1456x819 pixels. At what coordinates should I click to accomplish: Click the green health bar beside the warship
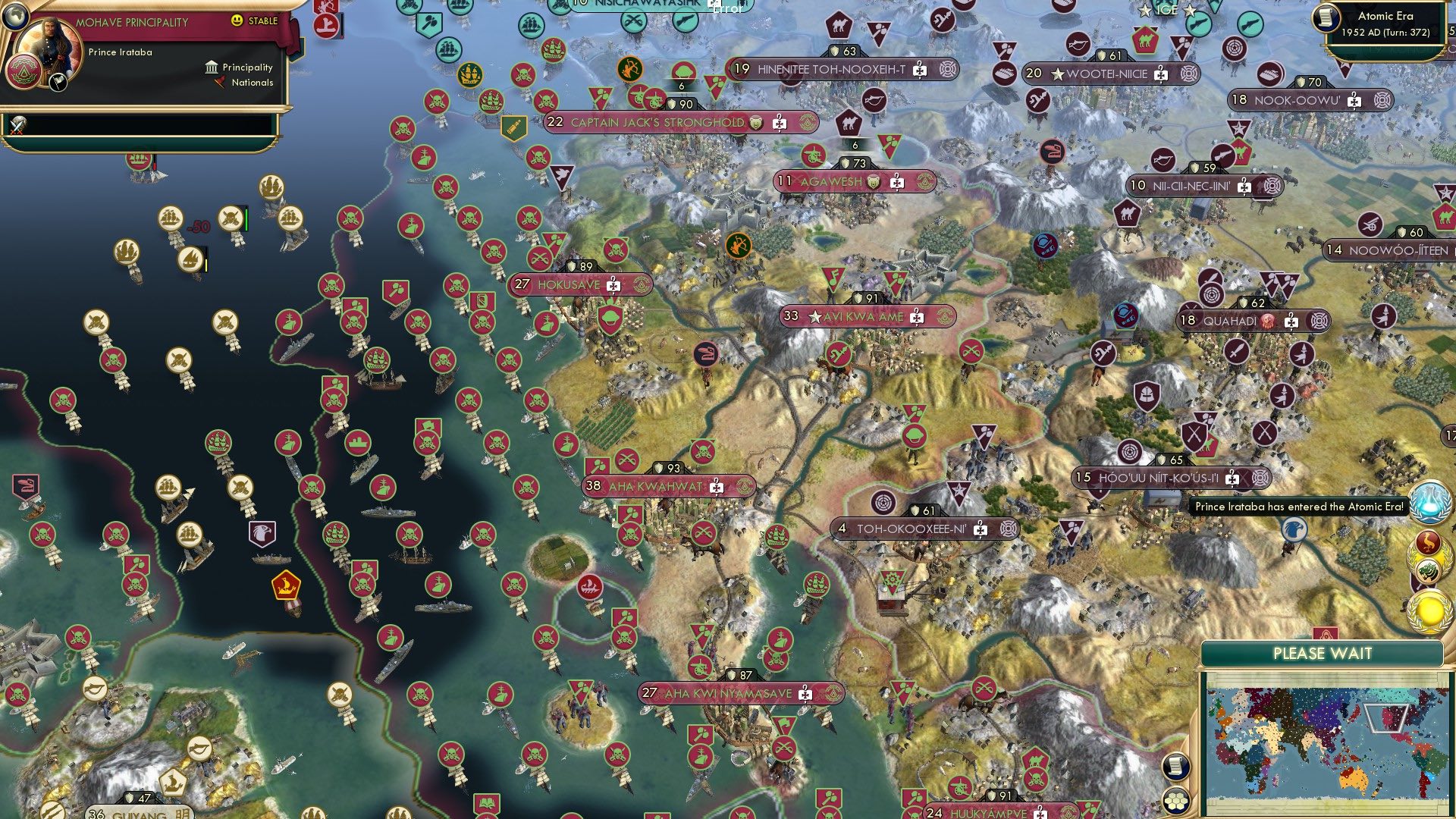[x=246, y=218]
